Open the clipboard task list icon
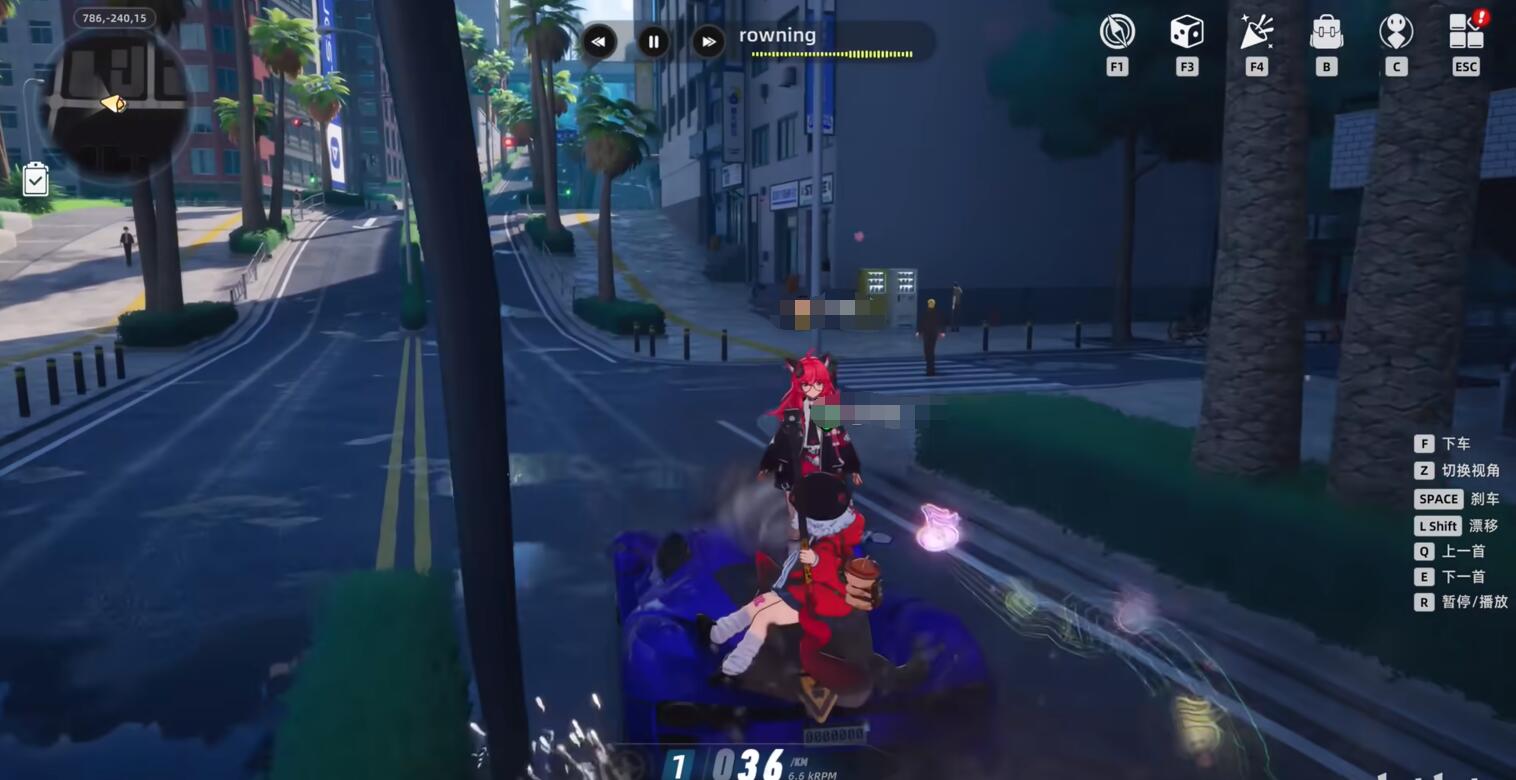 [x=35, y=180]
